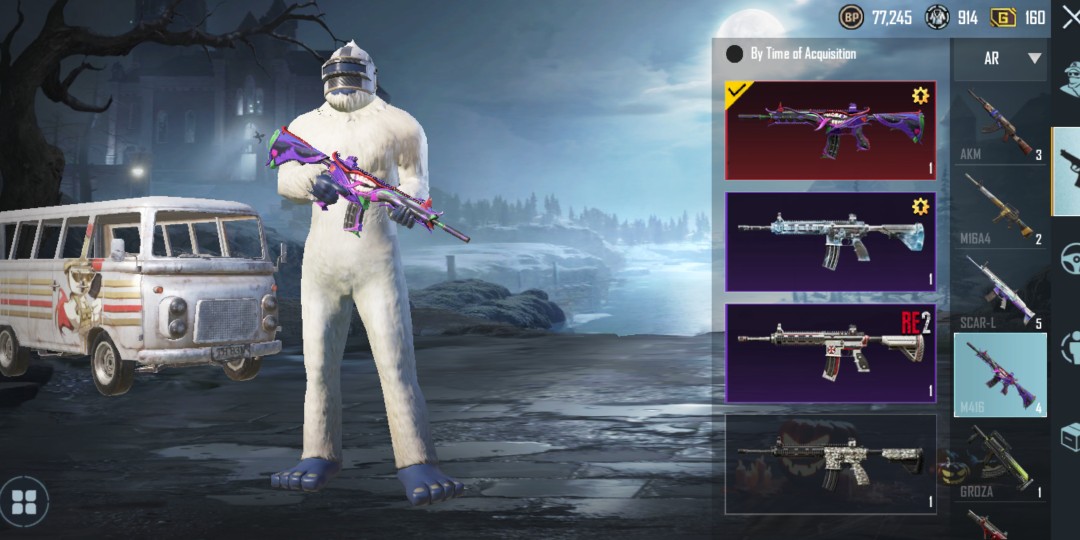
Task: Show SCAR-L weapon skins
Action: pos(999,292)
